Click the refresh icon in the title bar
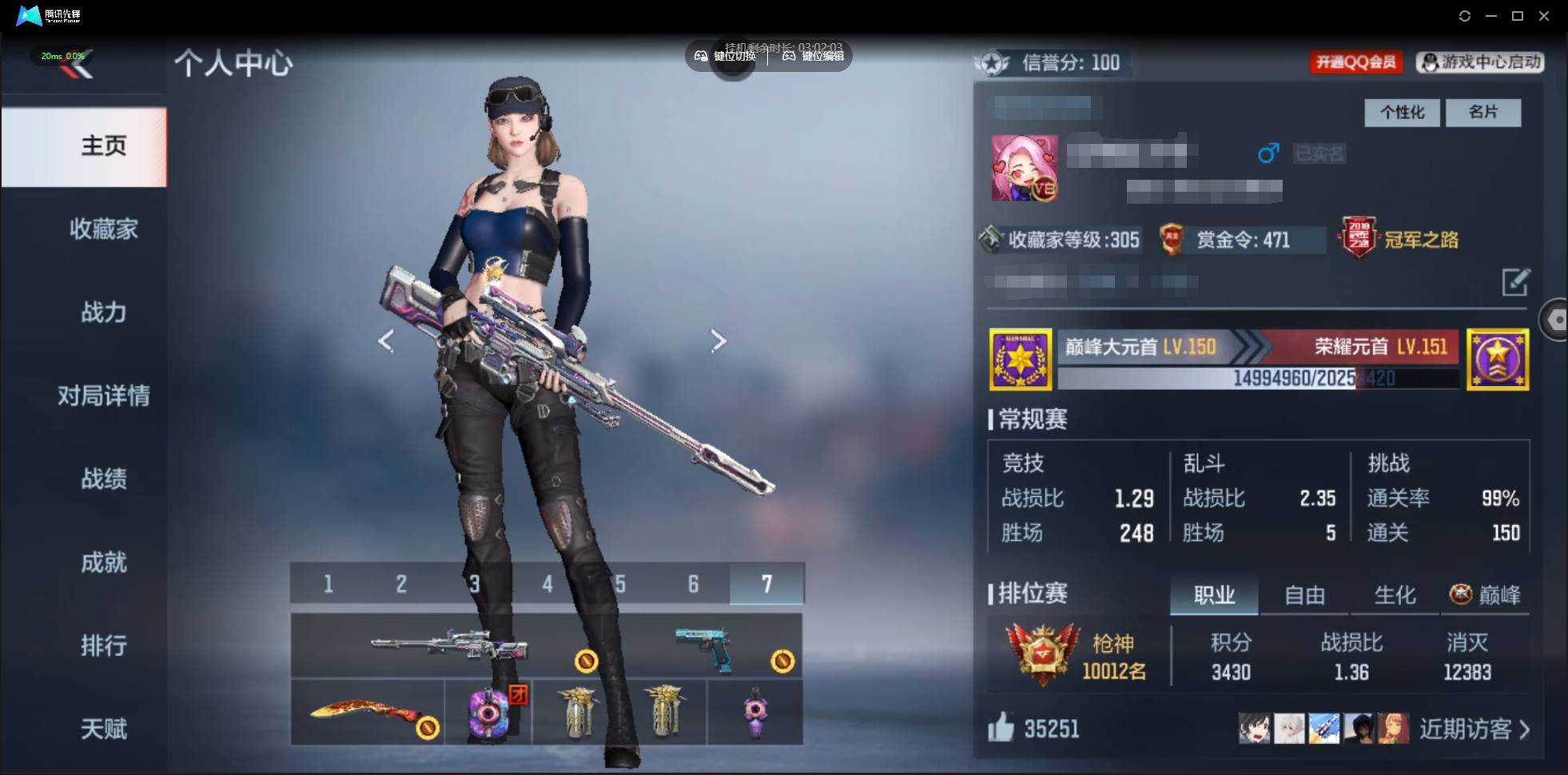 tap(1466, 15)
